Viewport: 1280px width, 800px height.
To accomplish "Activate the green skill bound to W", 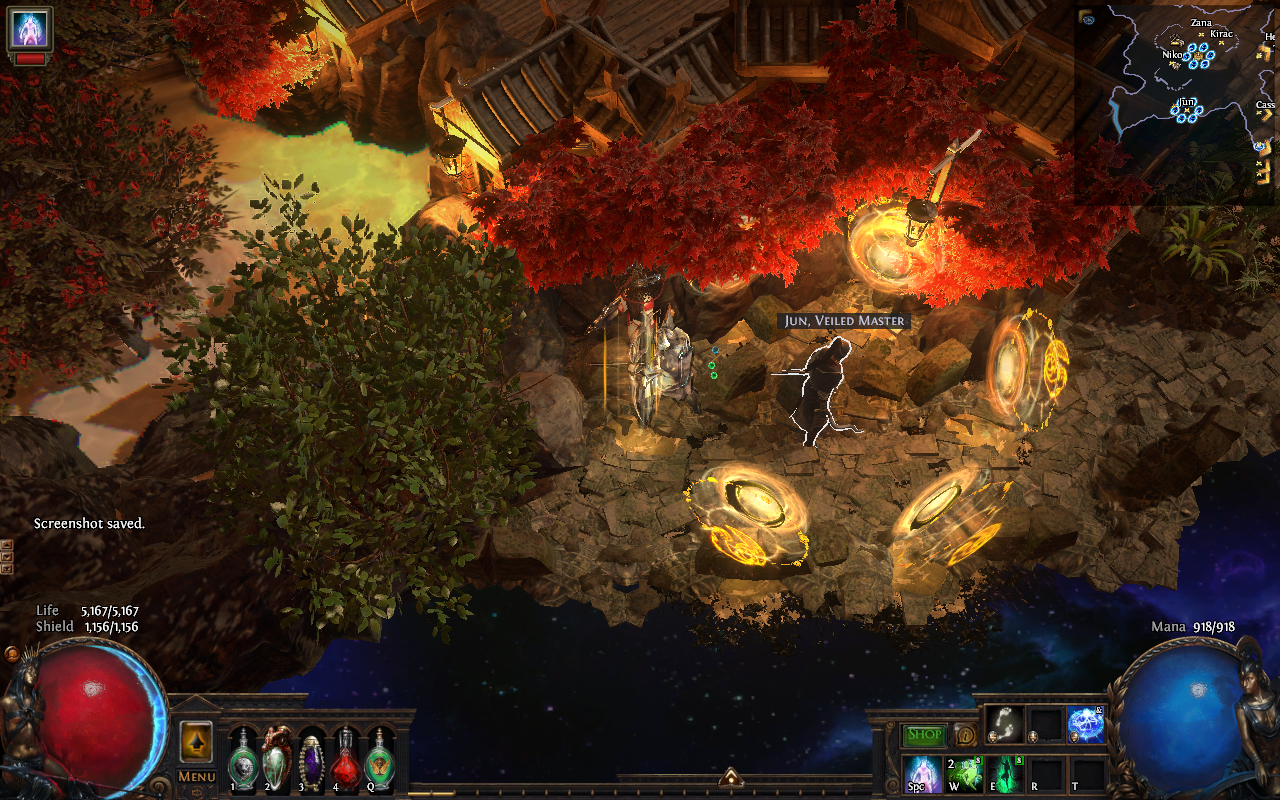I will [x=963, y=774].
